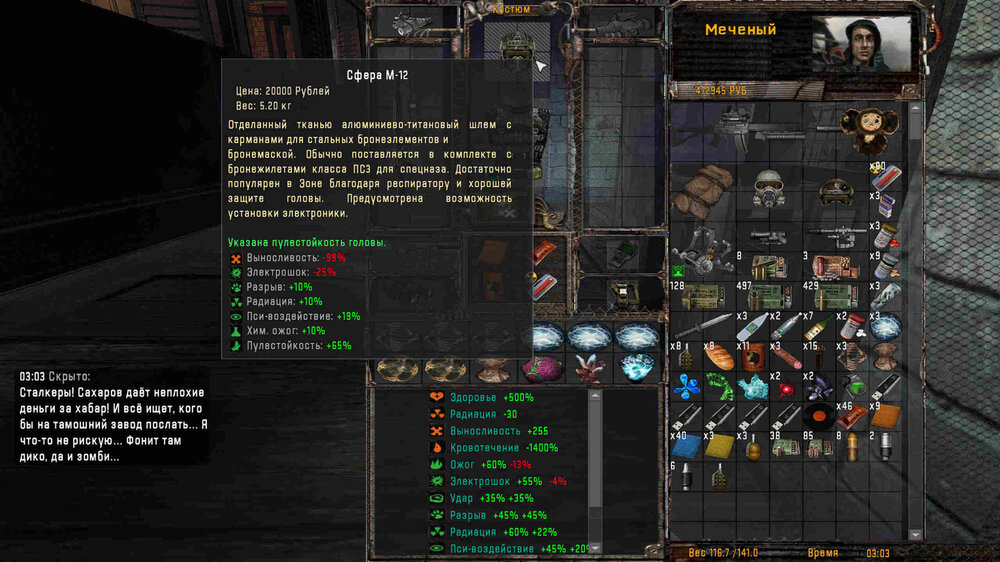Pick the gas mask in the backpack
The image size is (1000, 562).
(x=767, y=190)
